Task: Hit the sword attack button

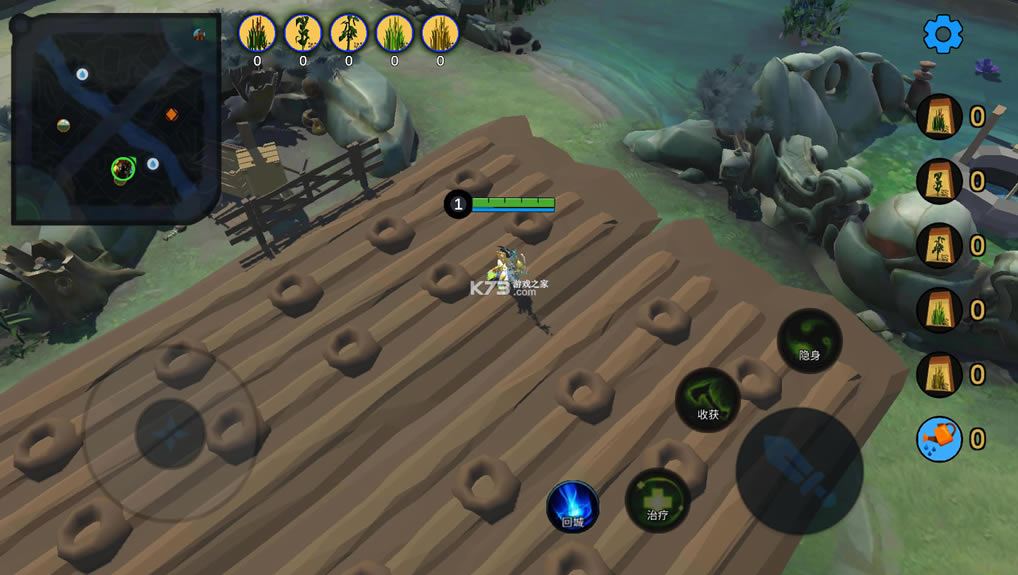Action: pyautogui.click(x=799, y=470)
